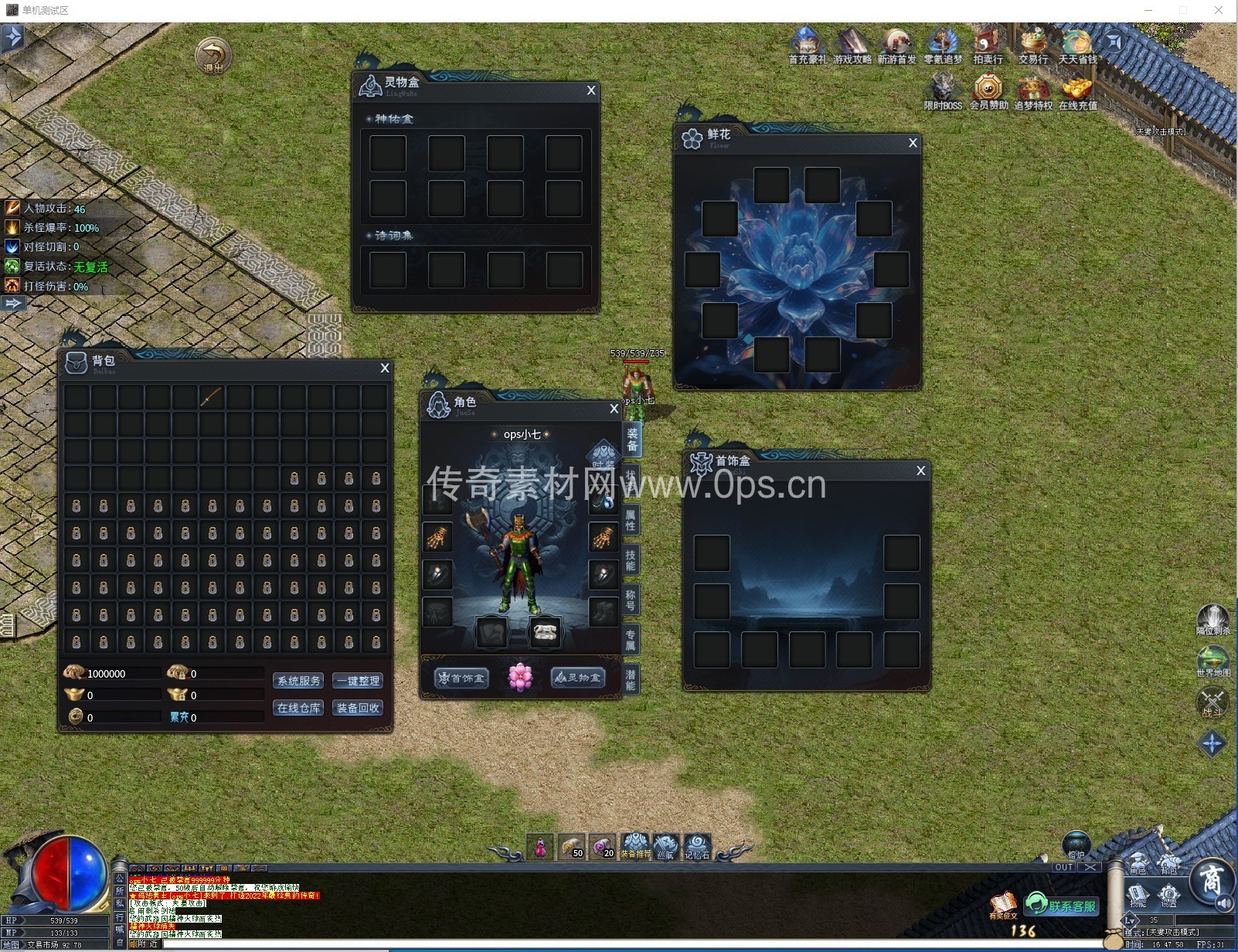This screenshot has width=1238, height=952.
Task: Click the 退出 exit arrow button
Action: (213, 56)
